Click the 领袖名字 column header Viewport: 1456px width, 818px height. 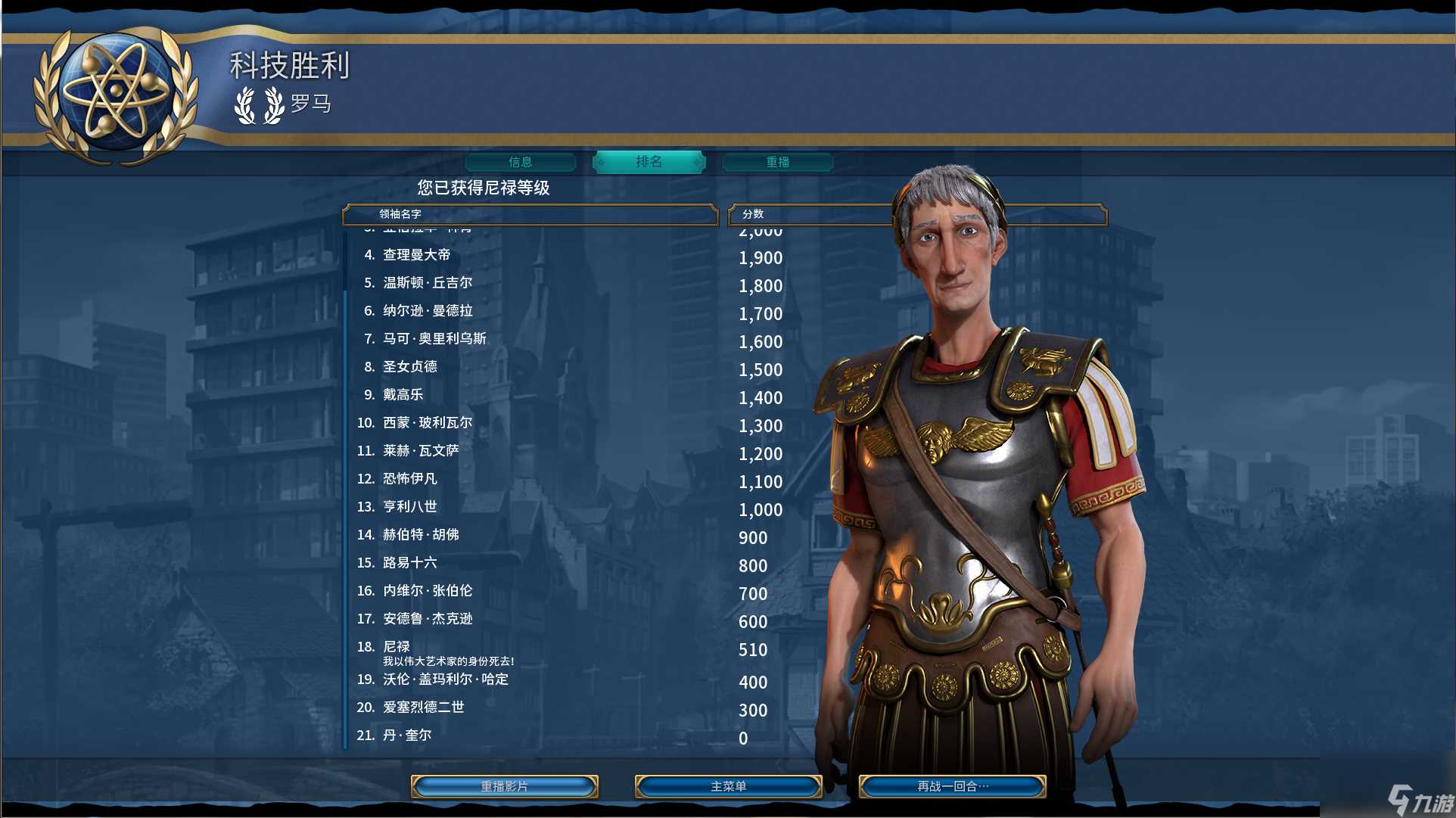[x=530, y=214]
